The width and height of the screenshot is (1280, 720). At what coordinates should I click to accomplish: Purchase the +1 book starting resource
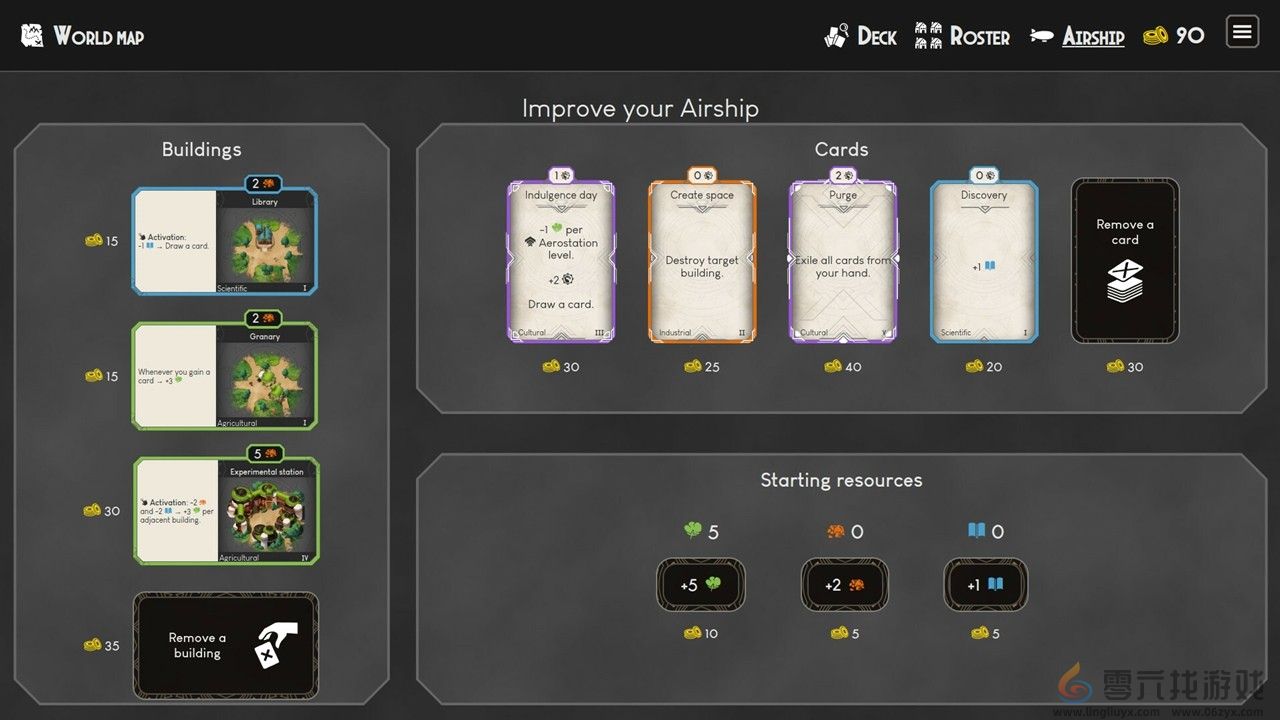(x=985, y=585)
